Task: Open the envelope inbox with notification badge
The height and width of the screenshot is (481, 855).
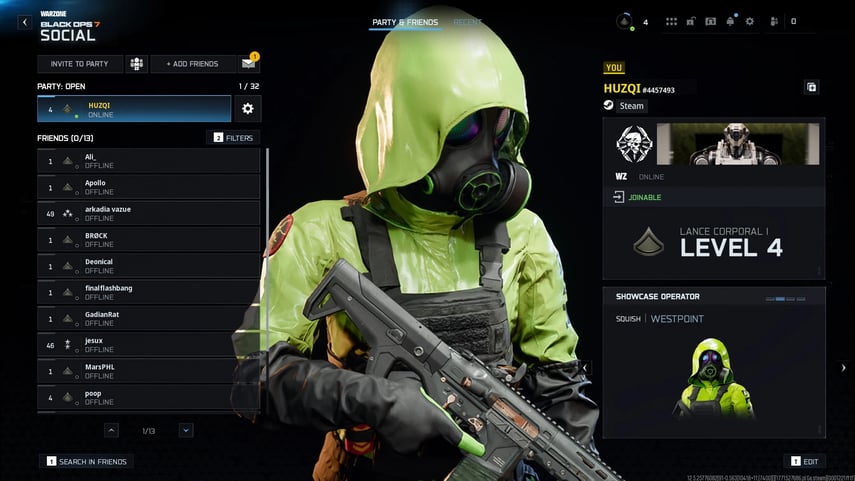Action: pos(248,64)
